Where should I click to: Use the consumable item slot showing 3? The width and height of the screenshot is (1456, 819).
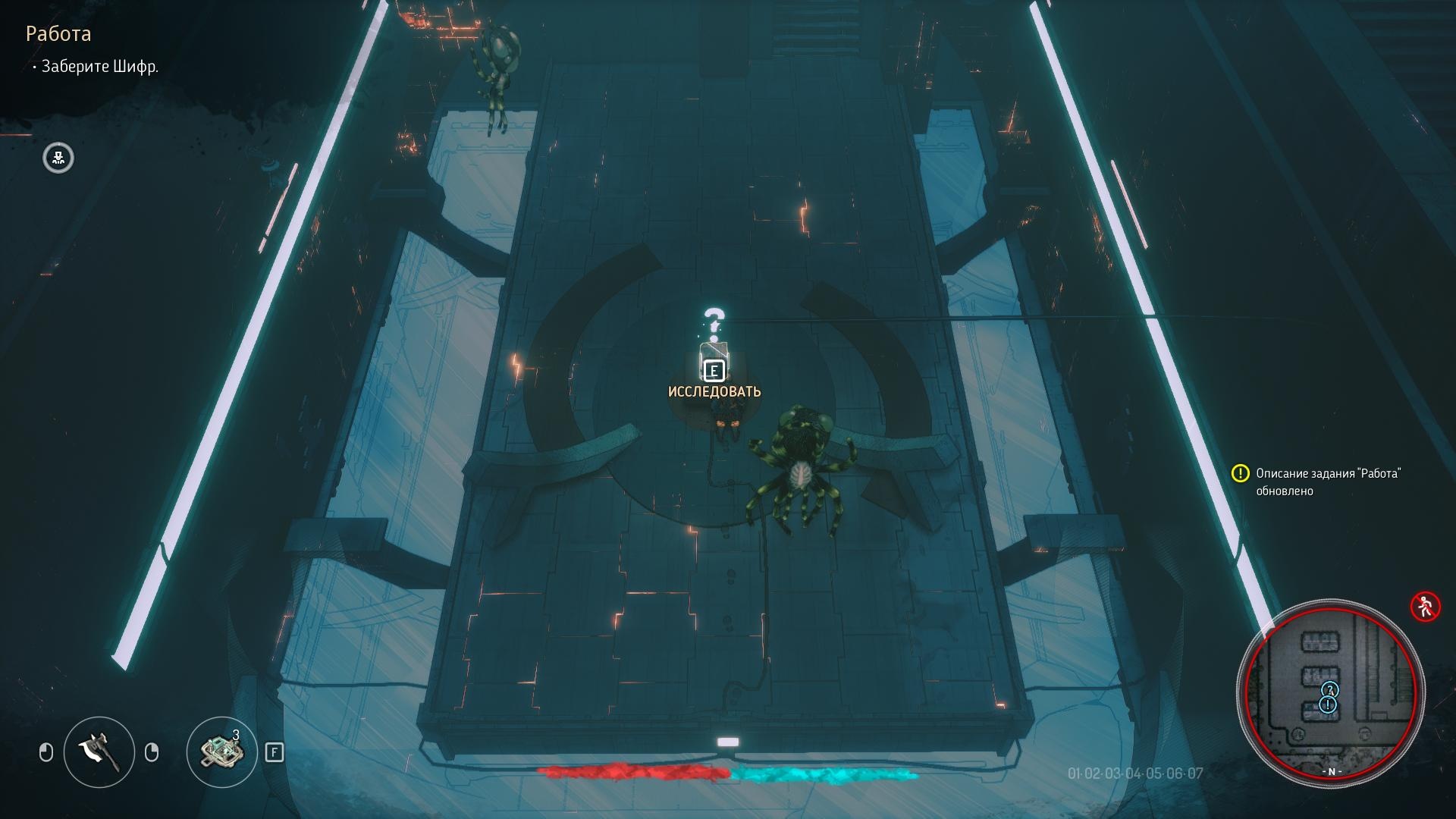coord(221,752)
